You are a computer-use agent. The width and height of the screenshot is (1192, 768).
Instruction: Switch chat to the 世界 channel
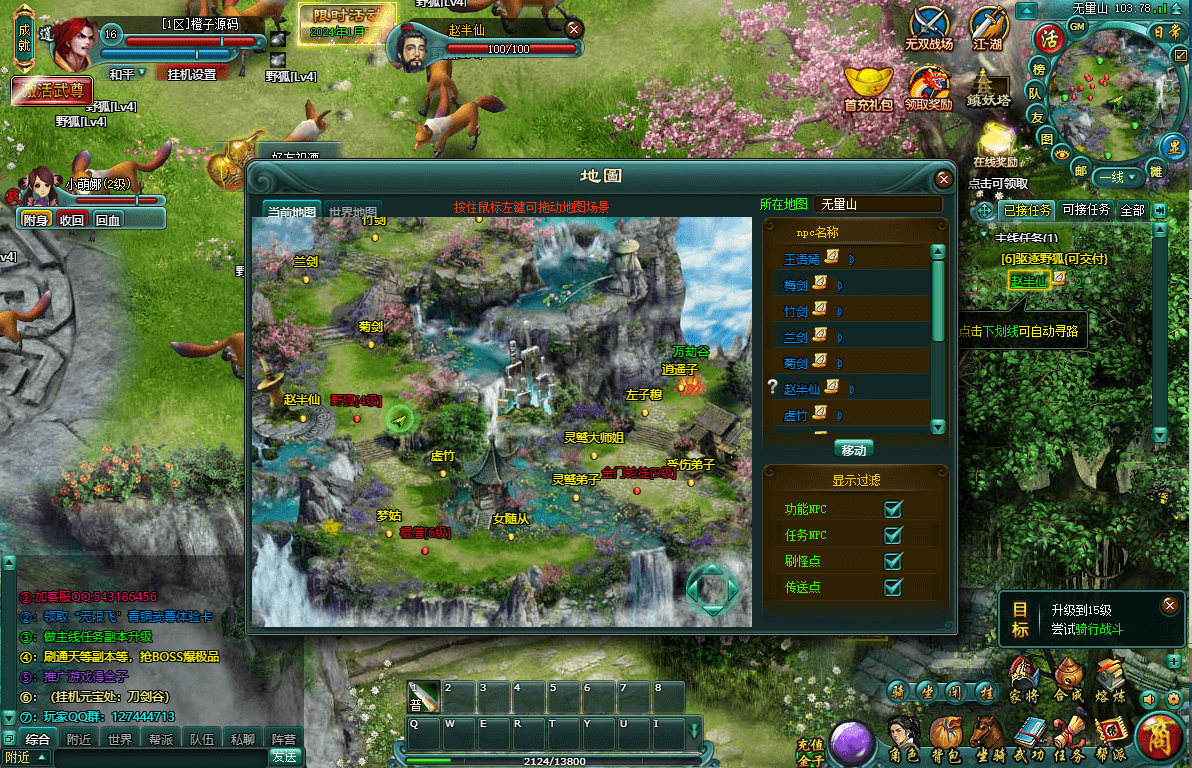click(x=120, y=740)
